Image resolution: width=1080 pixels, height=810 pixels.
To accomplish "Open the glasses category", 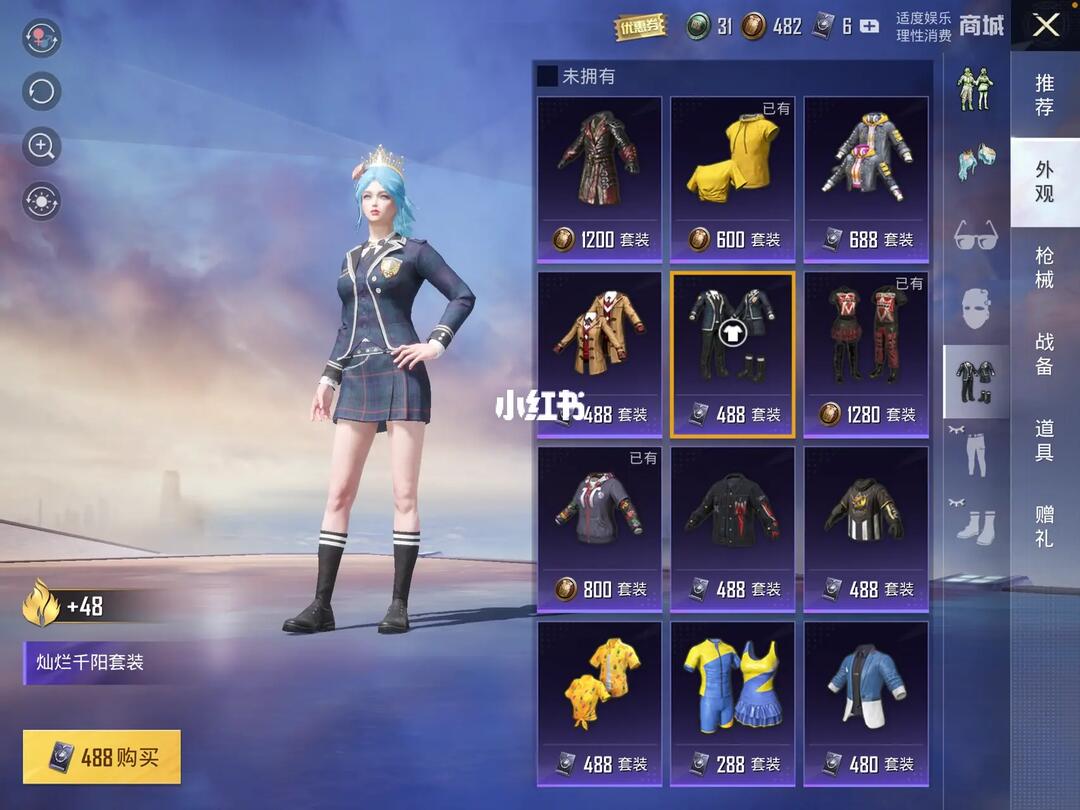I will (975, 236).
